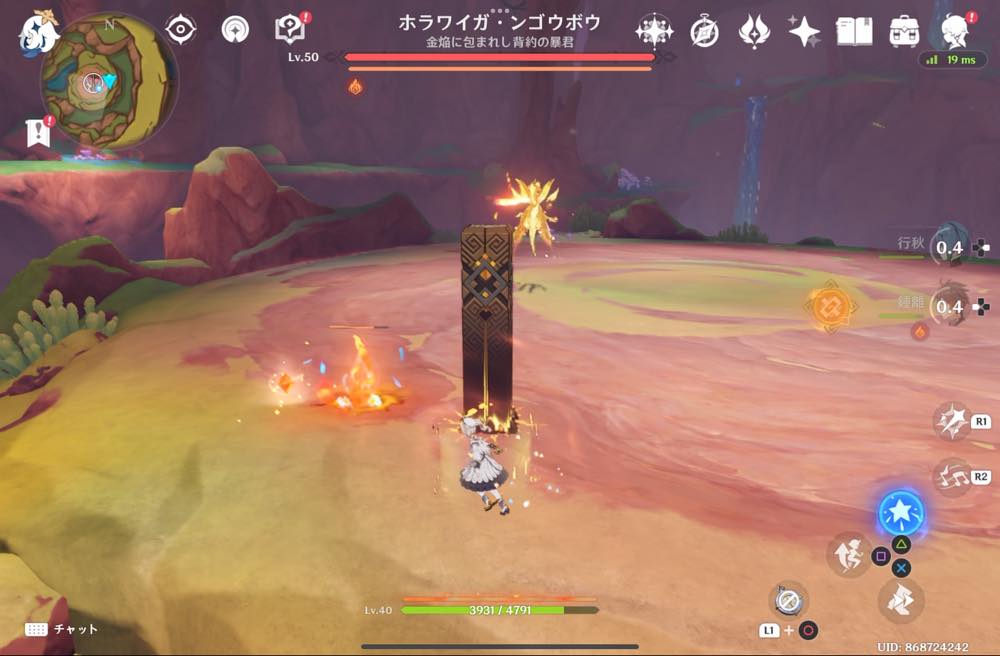This screenshot has width=1000, height=656.
Task: Open the チャット chat box
Action: click(62, 629)
